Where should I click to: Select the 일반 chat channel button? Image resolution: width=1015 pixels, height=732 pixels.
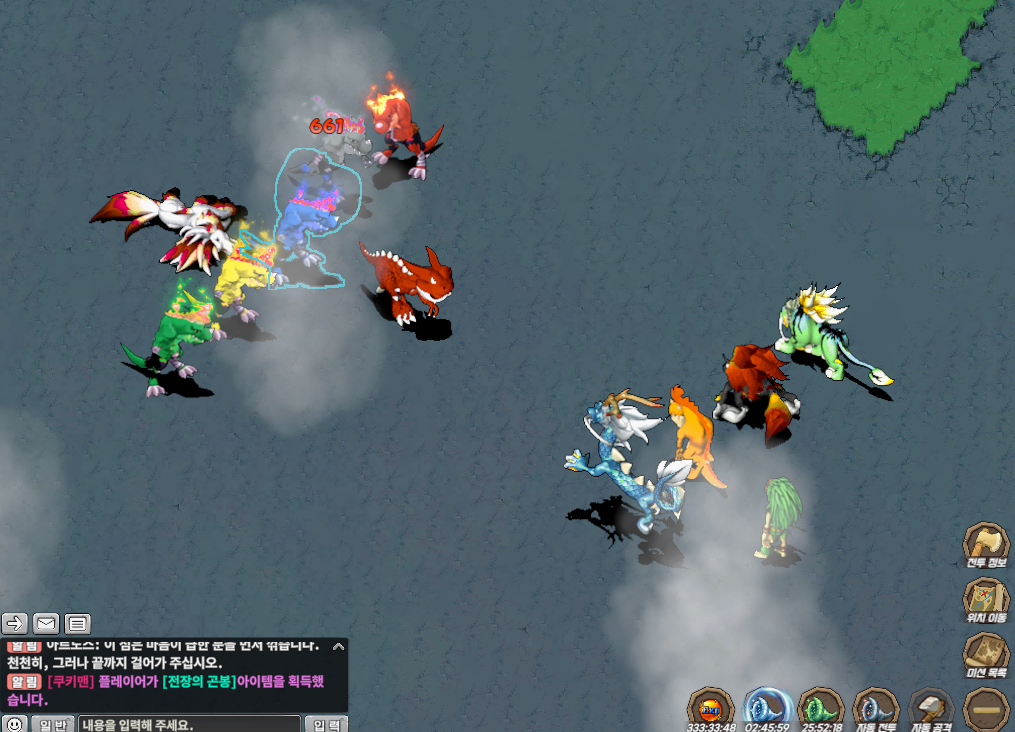point(52,724)
